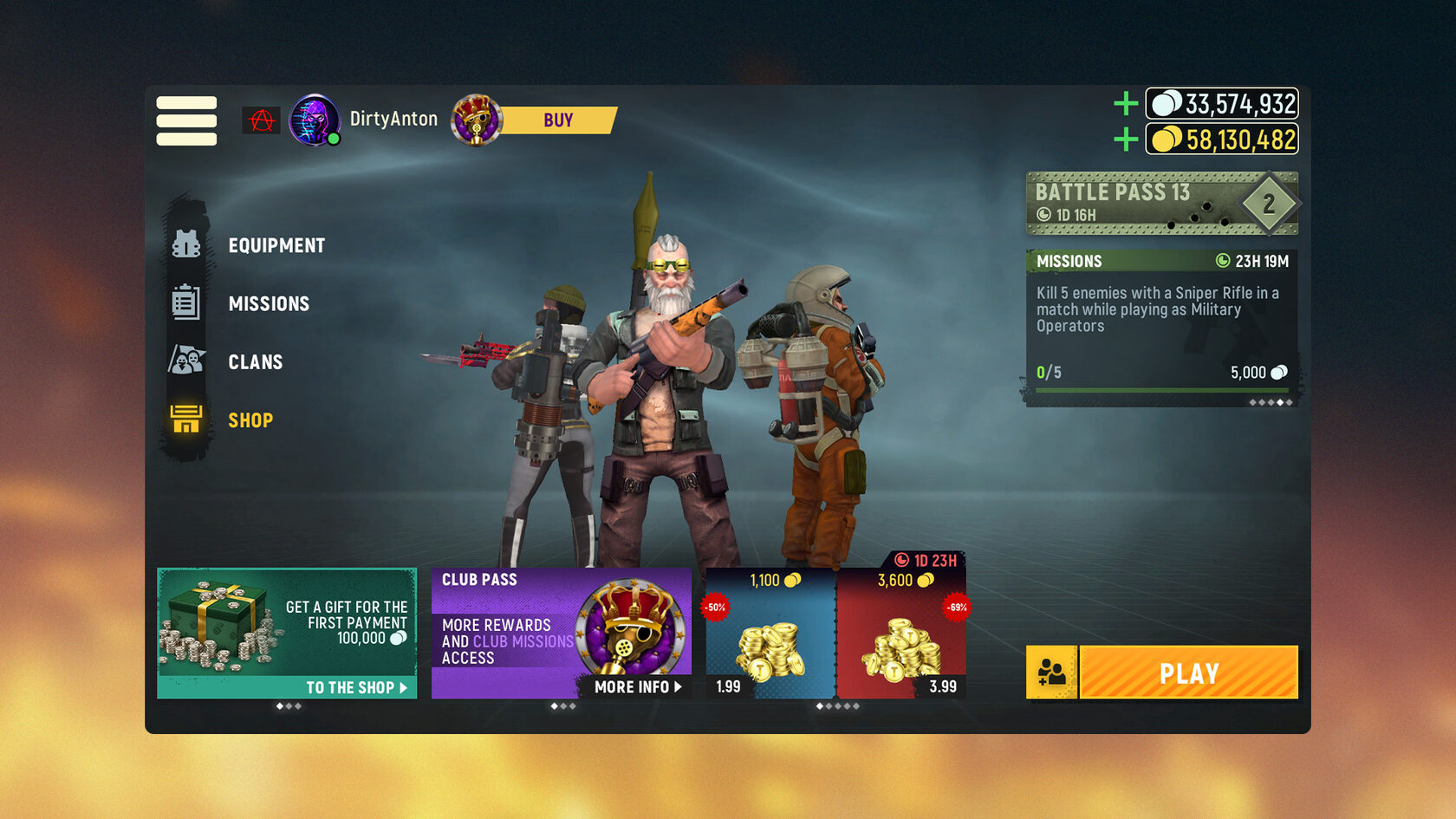Purchase 1,100 gold pack for 1.99

pyautogui.click(x=770, y=637)
